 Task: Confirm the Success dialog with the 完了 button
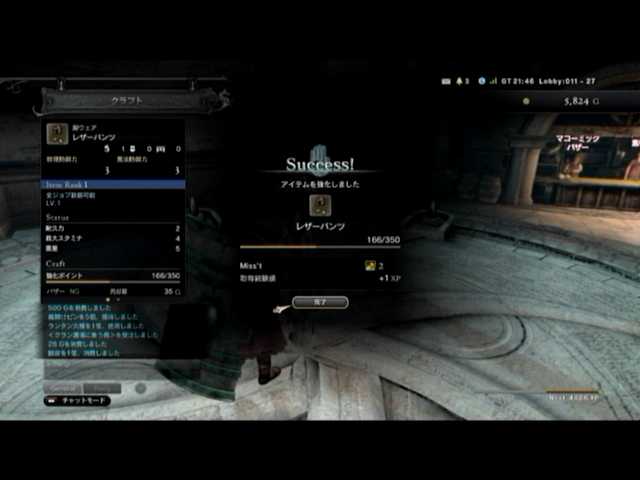tap(320, 301)
